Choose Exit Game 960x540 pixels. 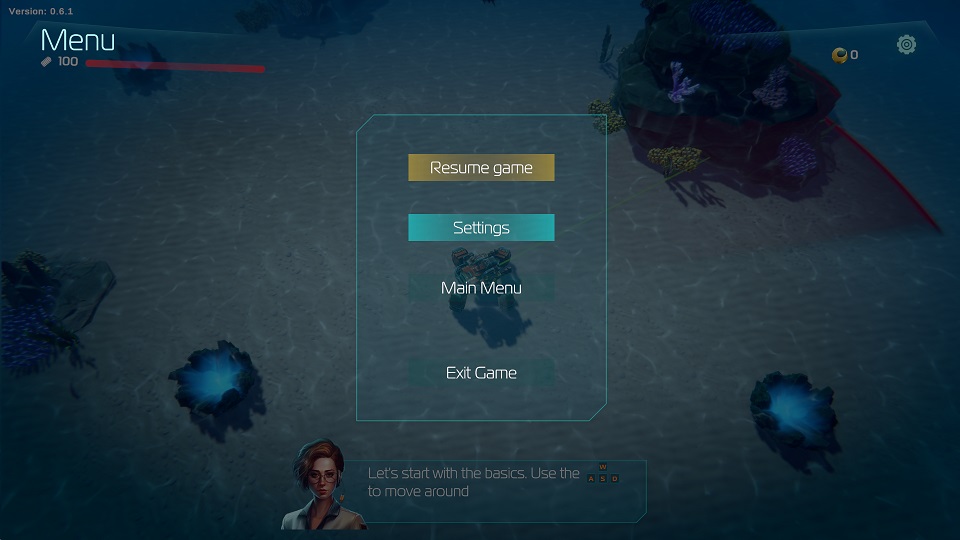pos(481,373)
